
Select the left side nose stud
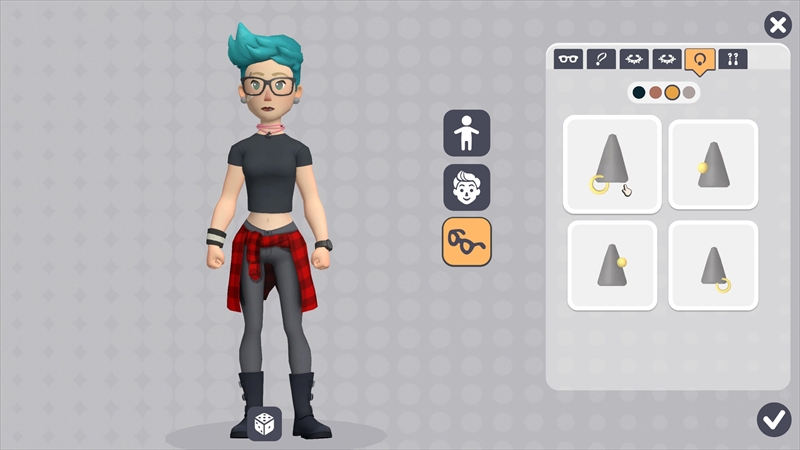click(713, 164)
